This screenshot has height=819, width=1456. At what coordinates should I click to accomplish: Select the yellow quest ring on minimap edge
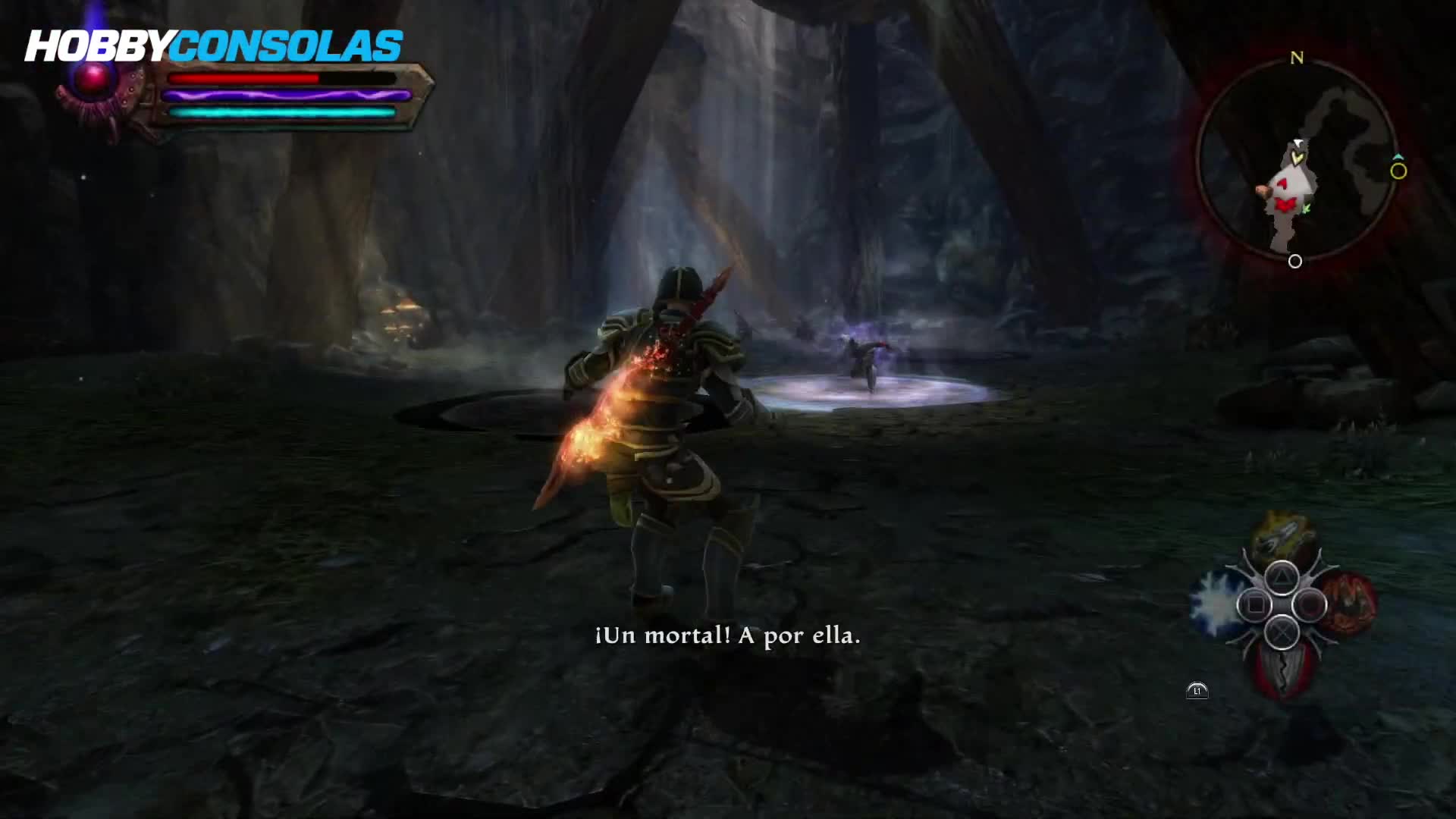pos(1398,171)
